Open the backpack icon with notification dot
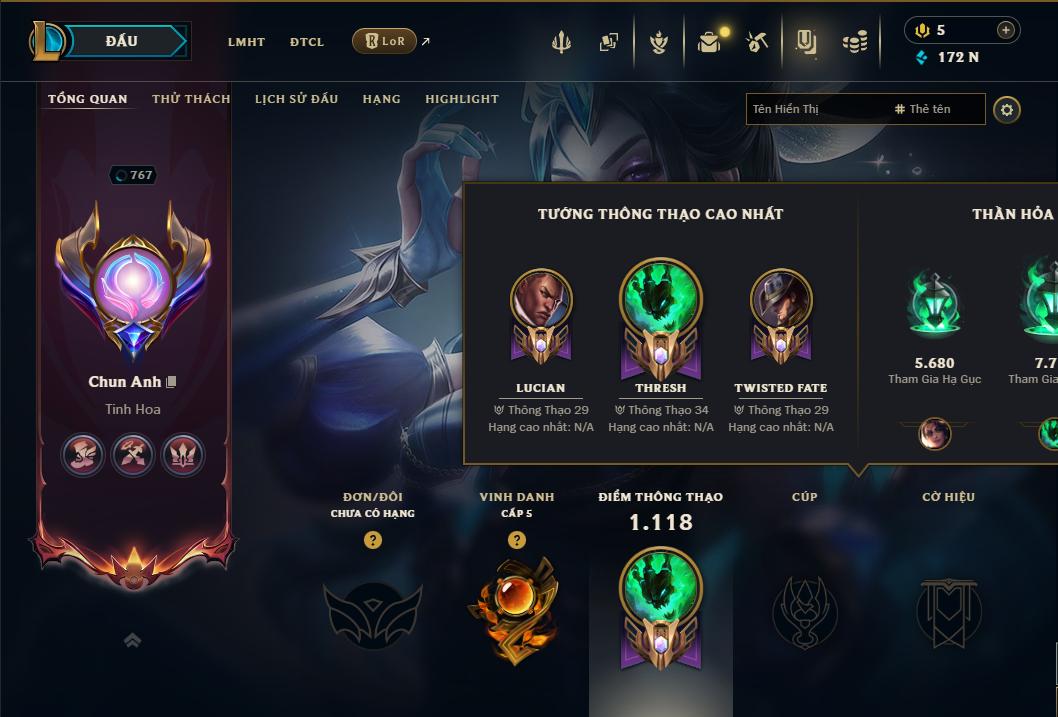Viewport: 1058px width, 717px height. [x=709, y=42]
